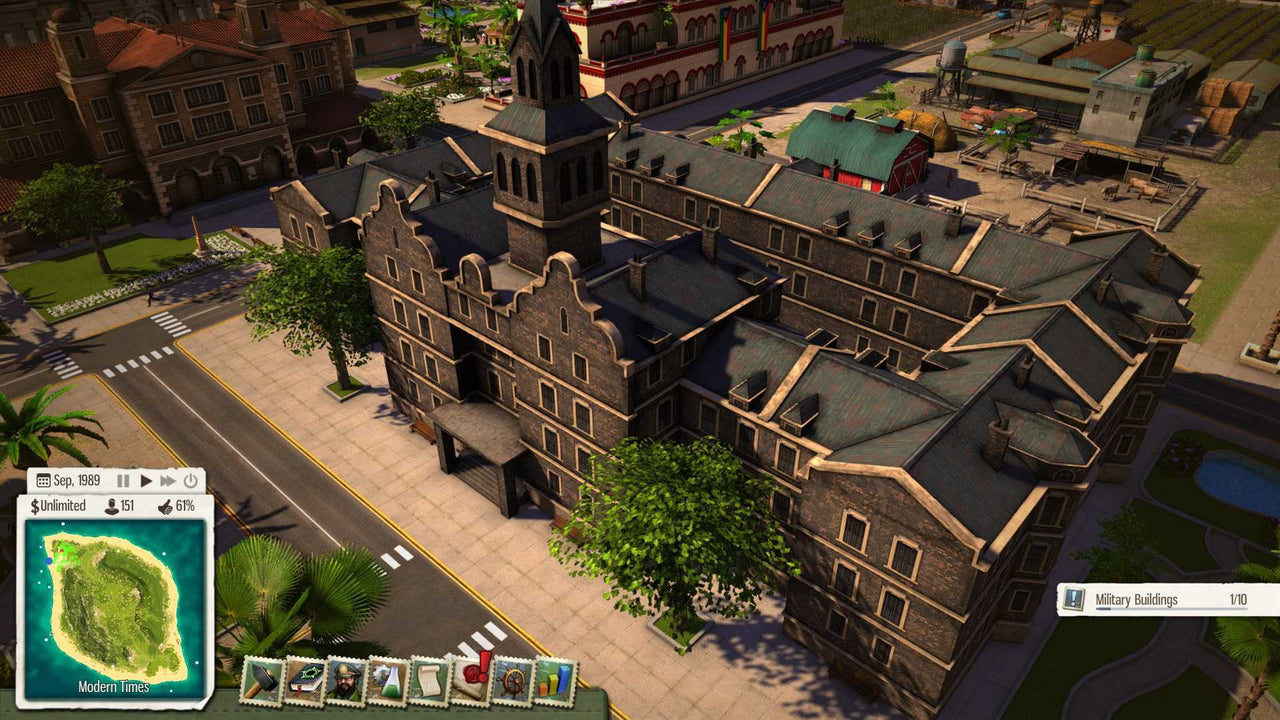Open the Almanac book icon
This screenshot has height=720, width=1280.
302,686
